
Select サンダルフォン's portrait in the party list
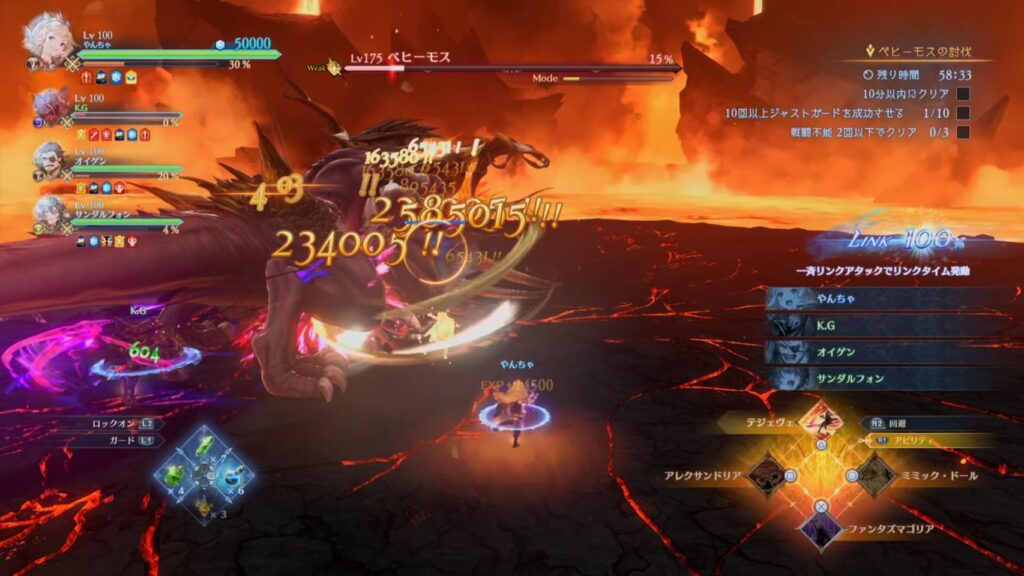[x=50, y=213]
